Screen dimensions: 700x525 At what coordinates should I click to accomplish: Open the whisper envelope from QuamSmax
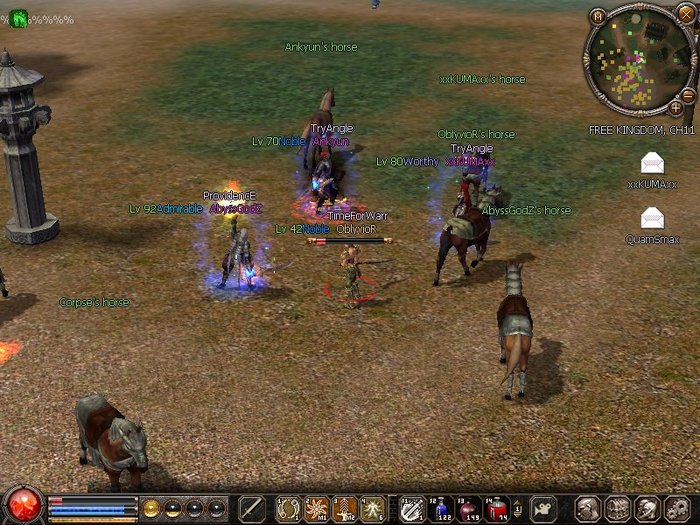(x=652, y=218)
